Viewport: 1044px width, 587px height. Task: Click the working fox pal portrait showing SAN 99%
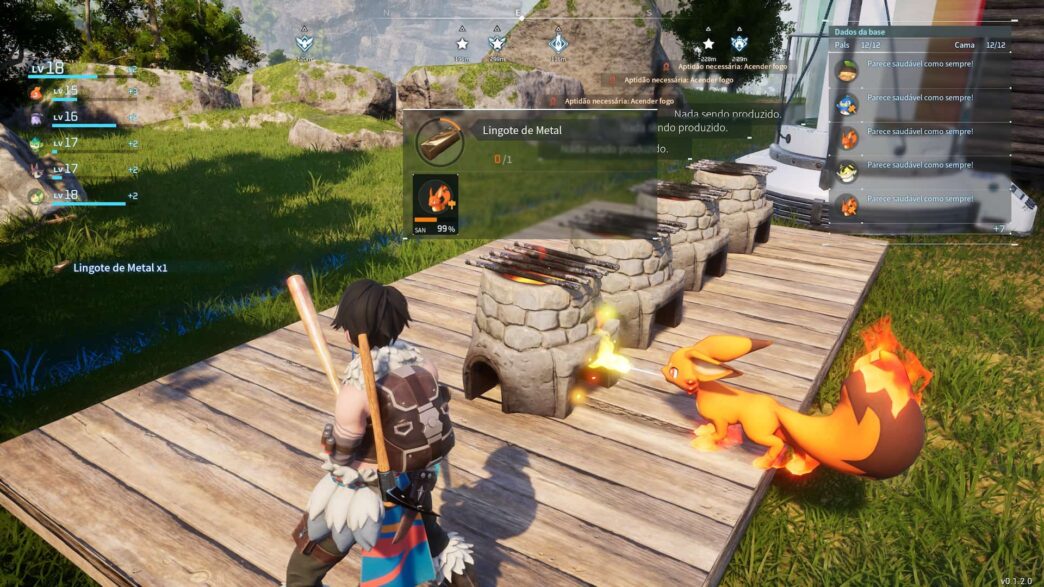tap(436, 198)
